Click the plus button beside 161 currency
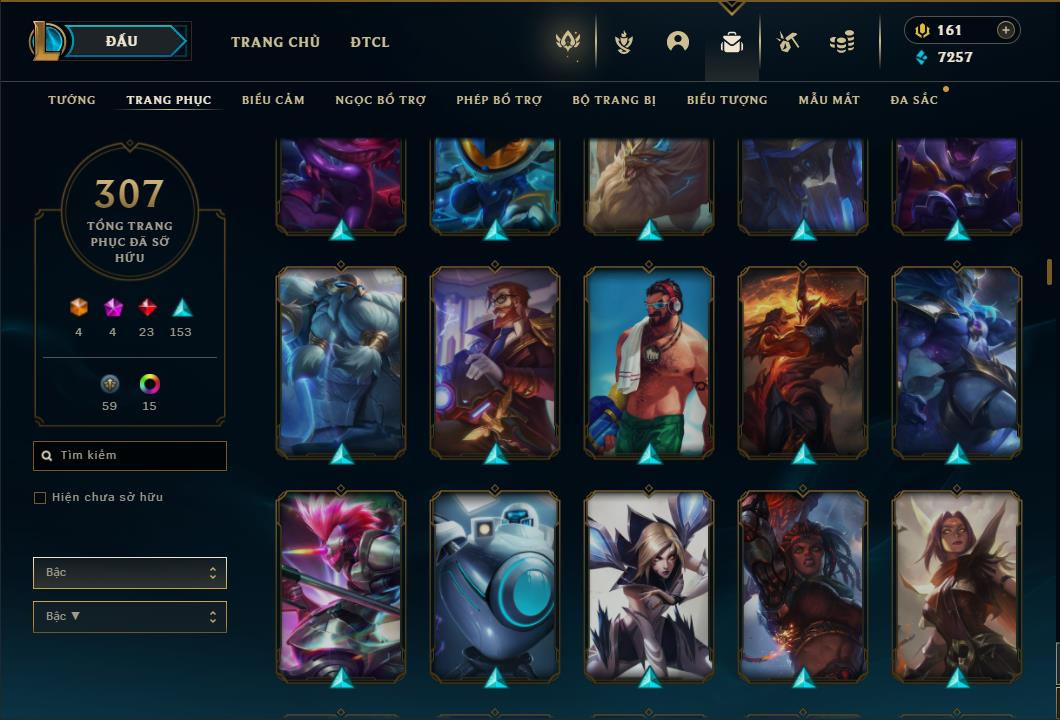This screenshot has height=720, width=1060. [x=1006, y=30]
